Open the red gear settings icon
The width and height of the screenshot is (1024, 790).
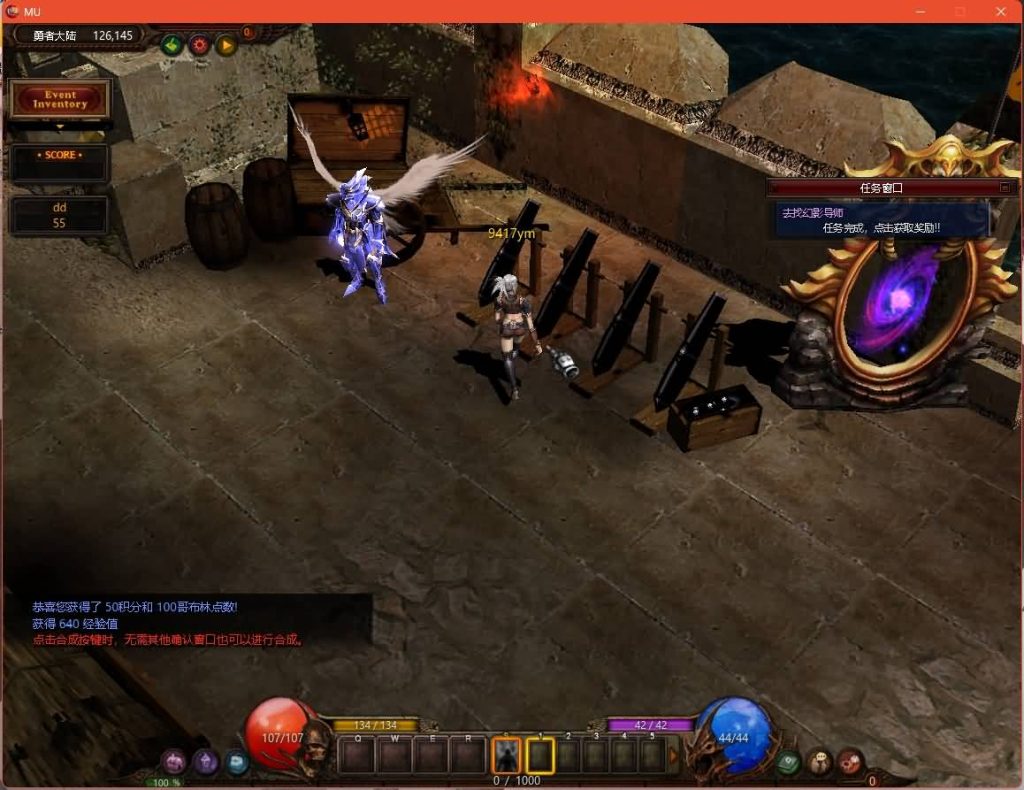coord(199,44)
